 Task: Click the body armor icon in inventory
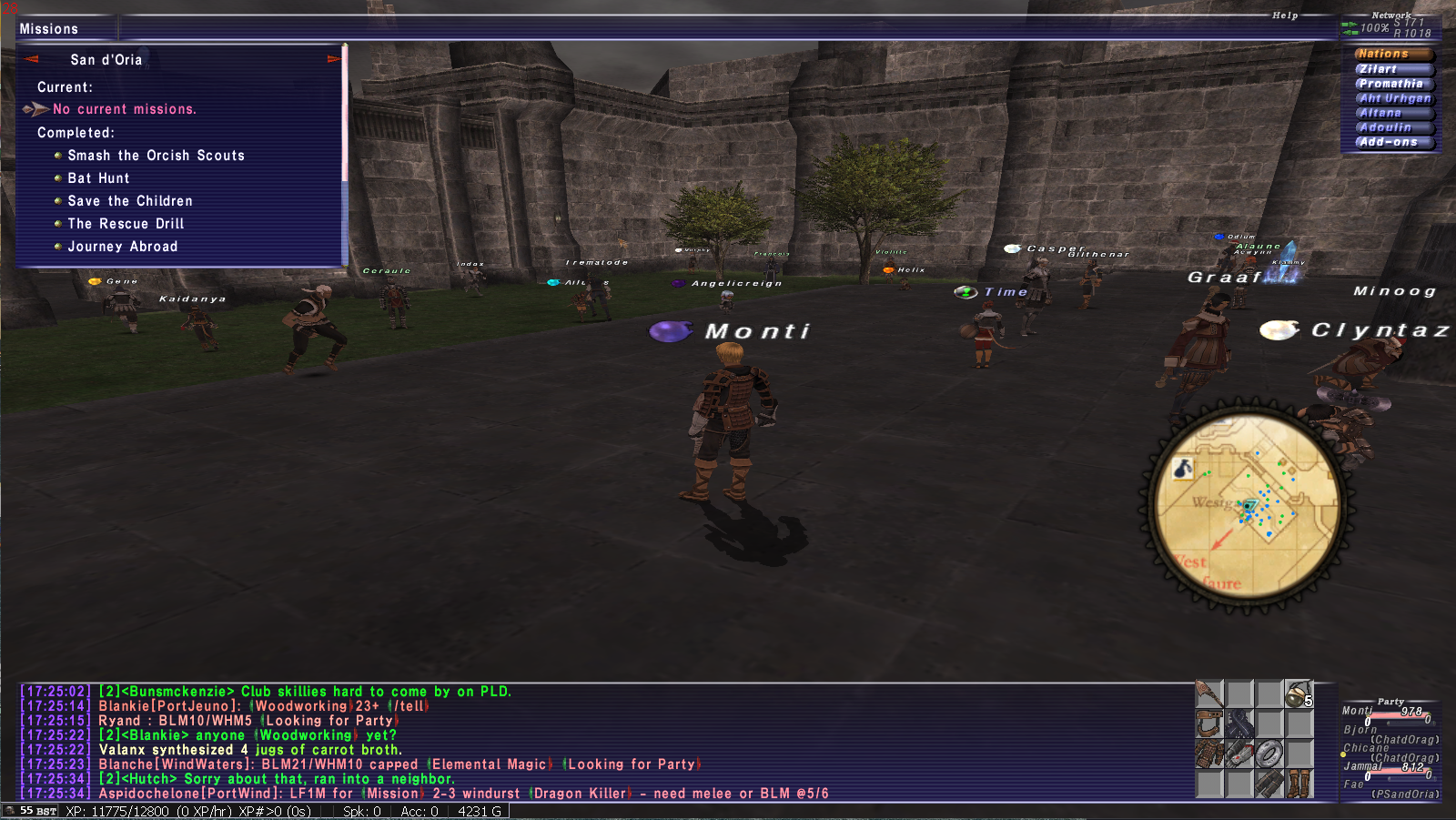point(1208,754)
